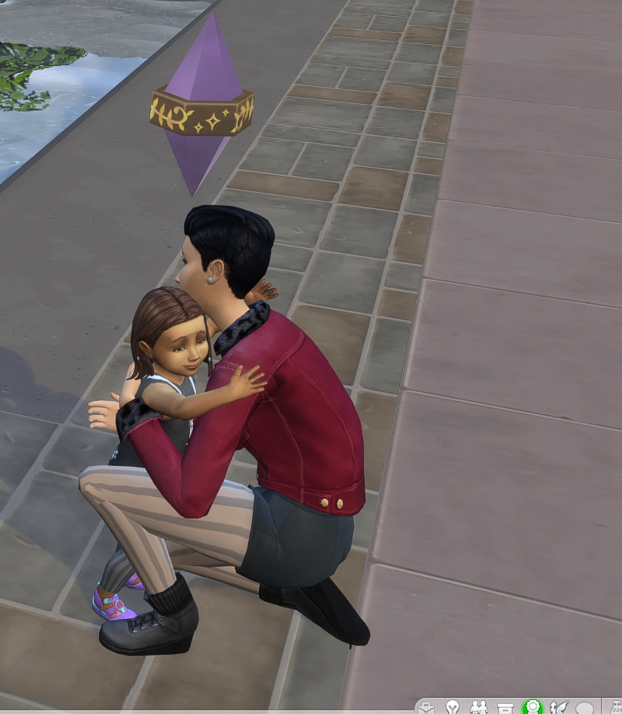Select the green-highlighted rosette icon

(532, 707)
